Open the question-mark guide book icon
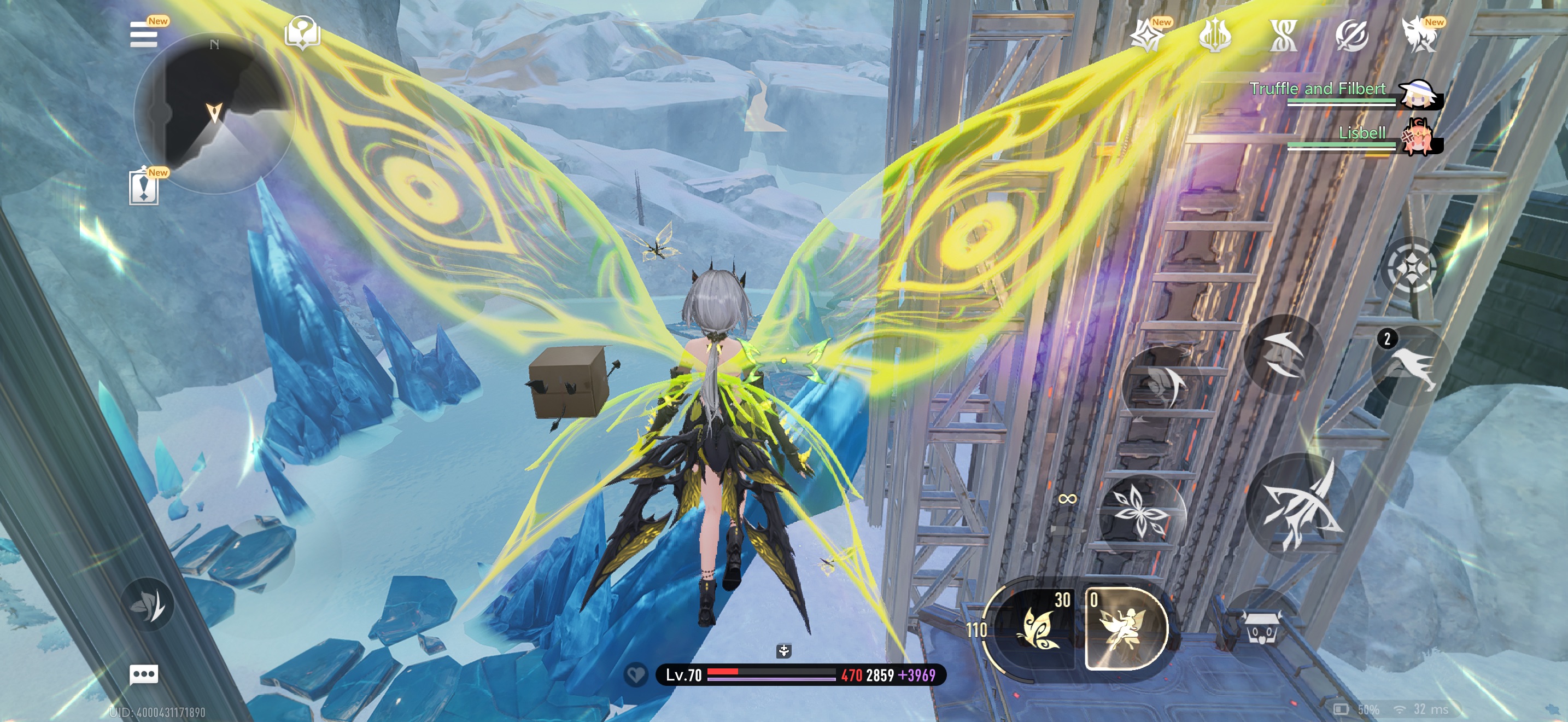This screenshot has width=1568, height=722. [302, 32]
